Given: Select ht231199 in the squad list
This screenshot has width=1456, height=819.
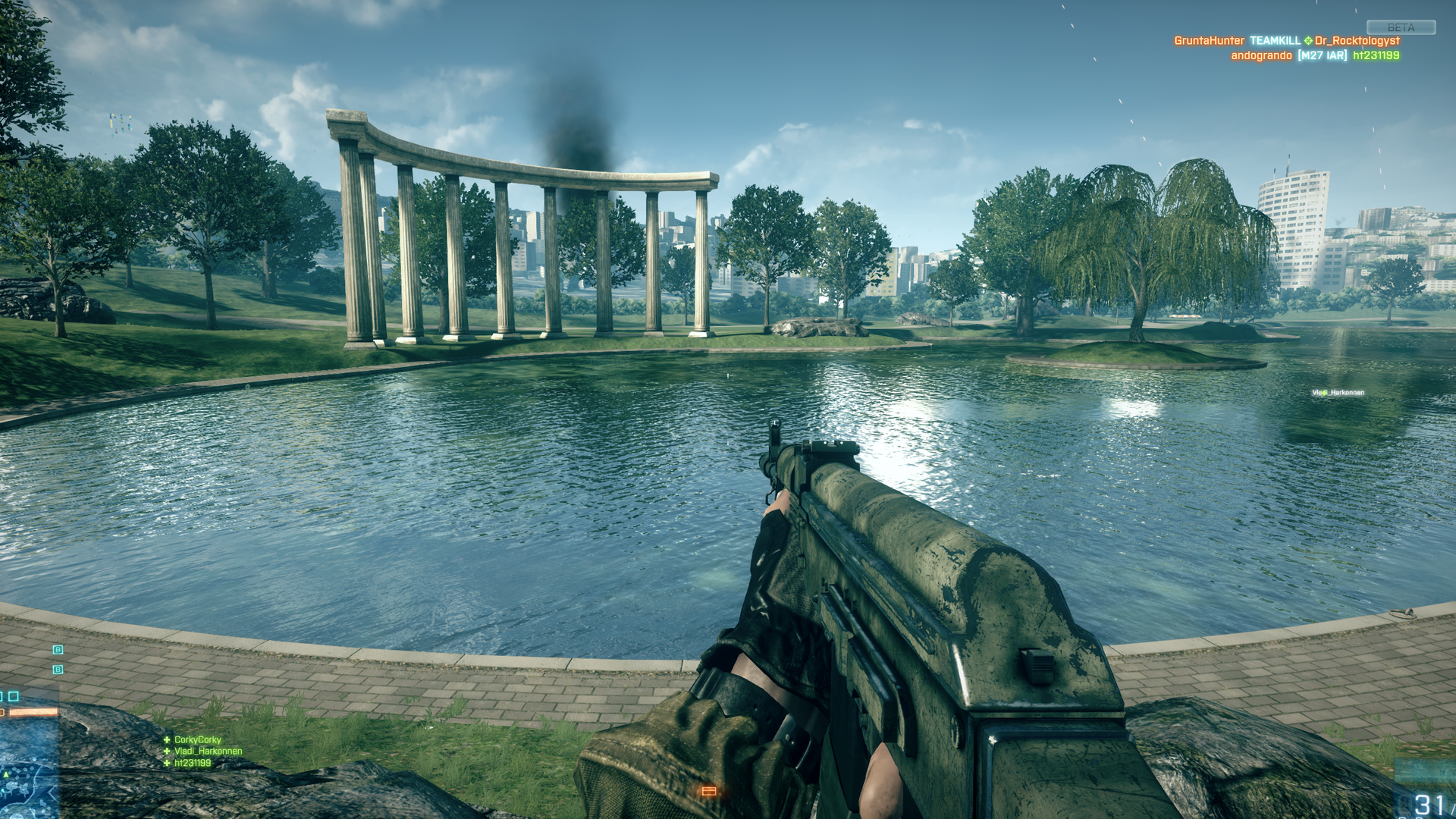Looking at the screenshot, I should [x=193, y=763].
